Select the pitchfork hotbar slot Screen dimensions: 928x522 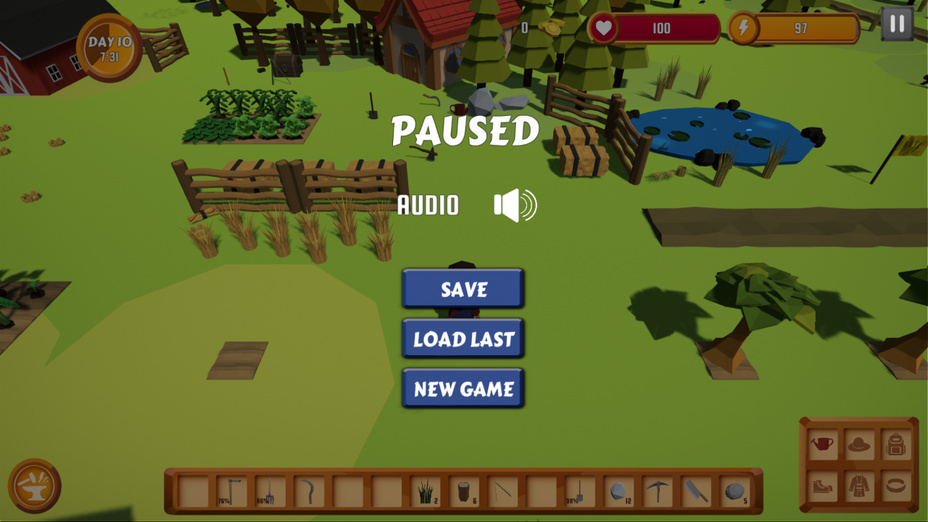[x=270, y=491]
